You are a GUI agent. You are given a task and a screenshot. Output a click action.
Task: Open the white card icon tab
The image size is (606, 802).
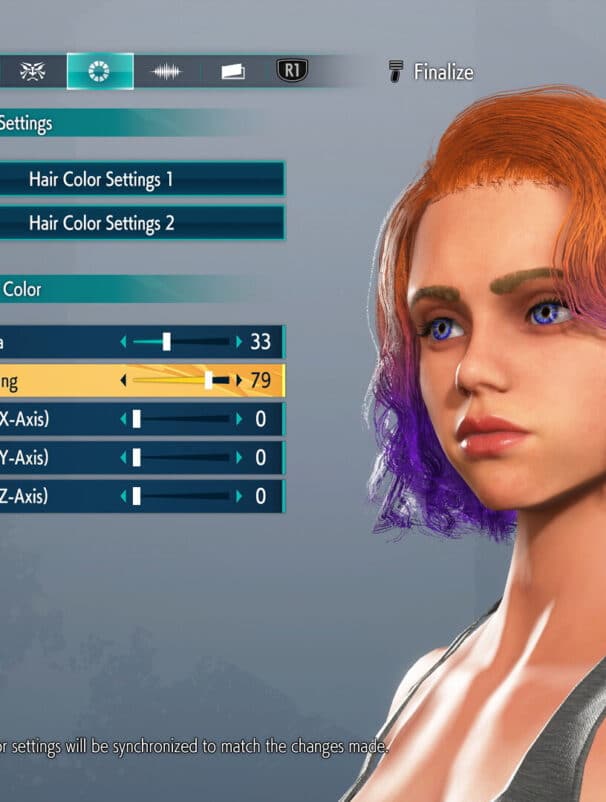(232, 71)
